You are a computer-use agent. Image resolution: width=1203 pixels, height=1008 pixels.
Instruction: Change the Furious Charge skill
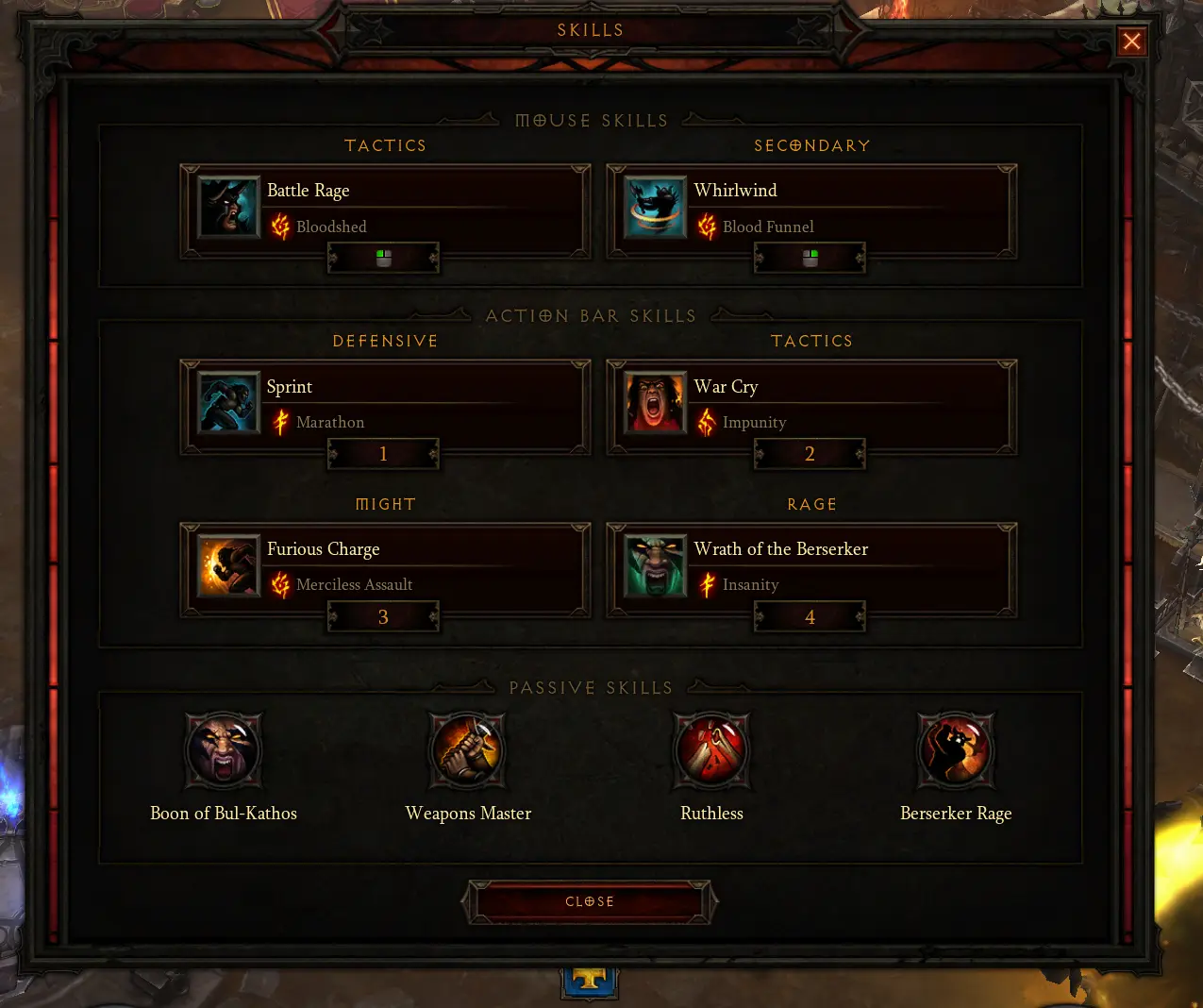click(x=385, y=566)
